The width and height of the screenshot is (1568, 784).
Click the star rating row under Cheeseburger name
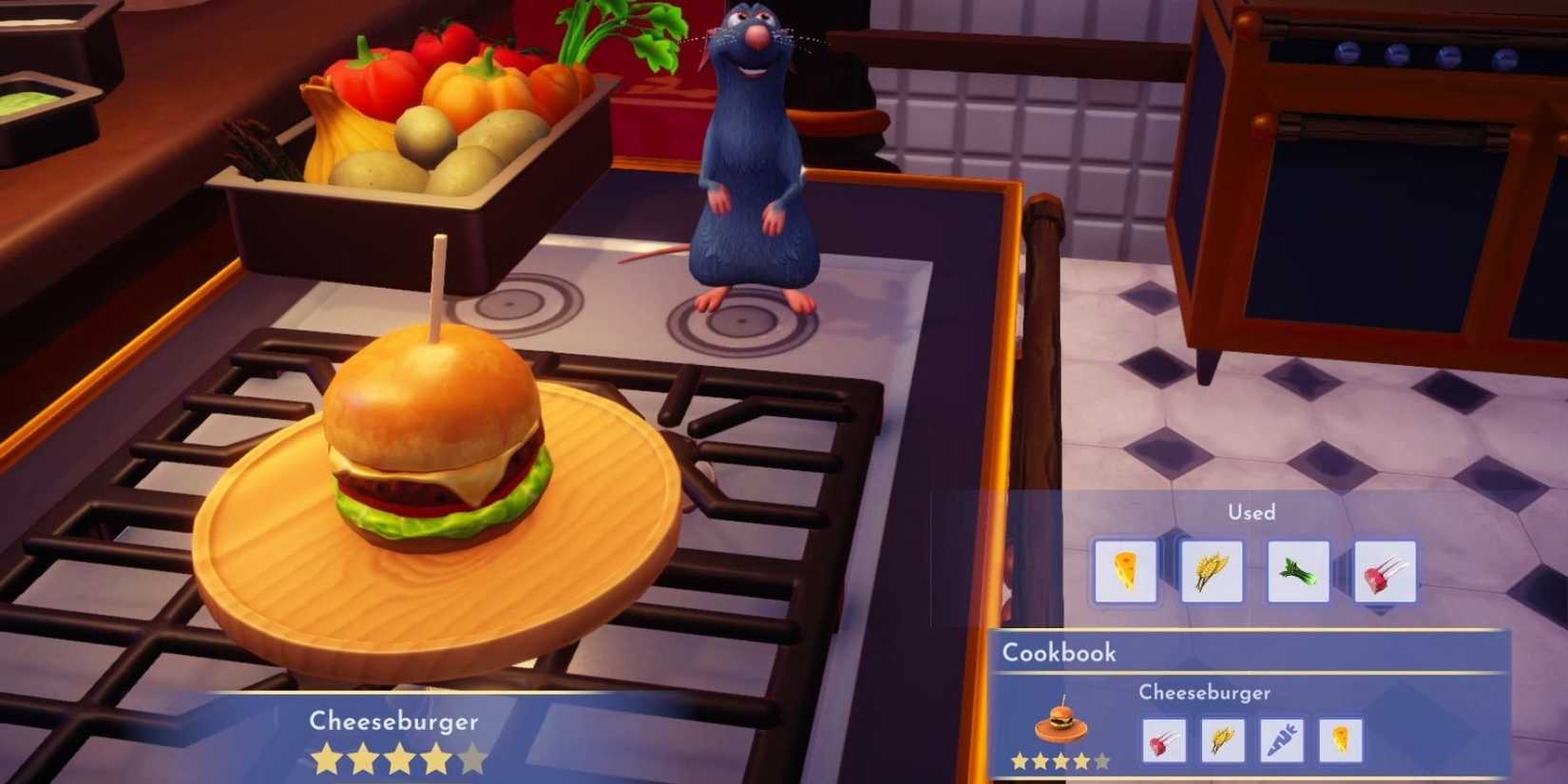point(397,758)
